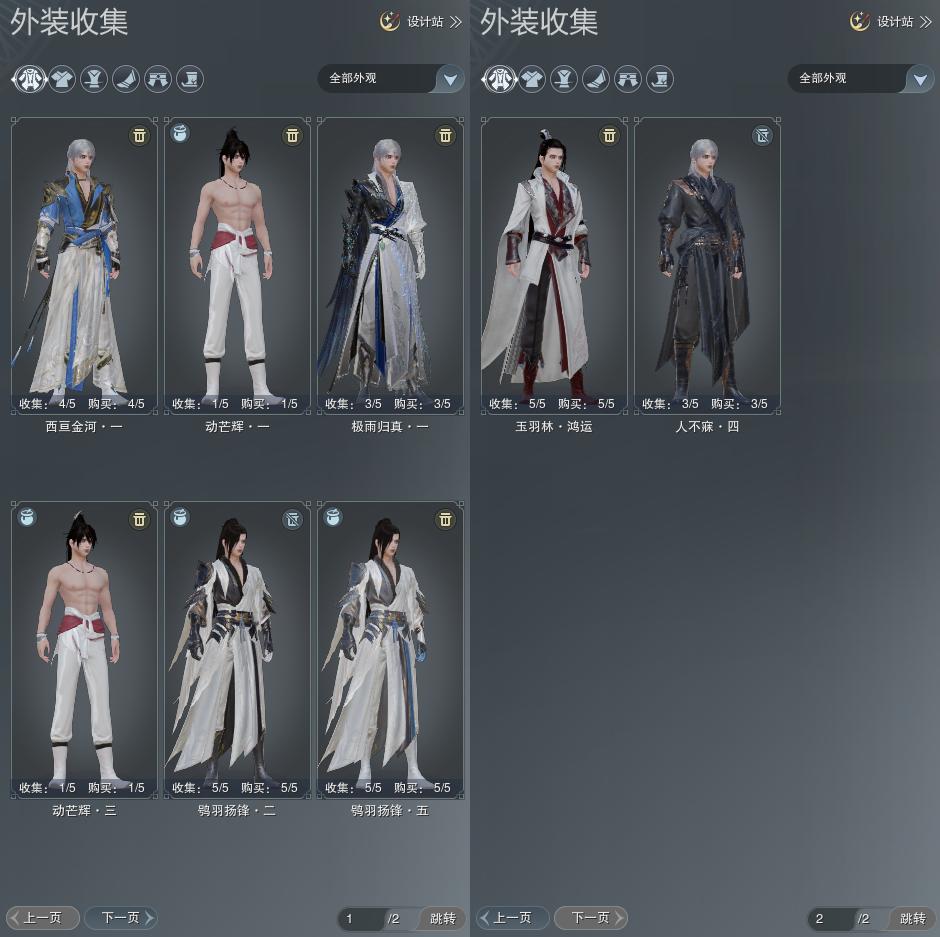940x937 pixels.
Task: Select the 西亘金河·一 outfit card
Action: click(84, 265)
